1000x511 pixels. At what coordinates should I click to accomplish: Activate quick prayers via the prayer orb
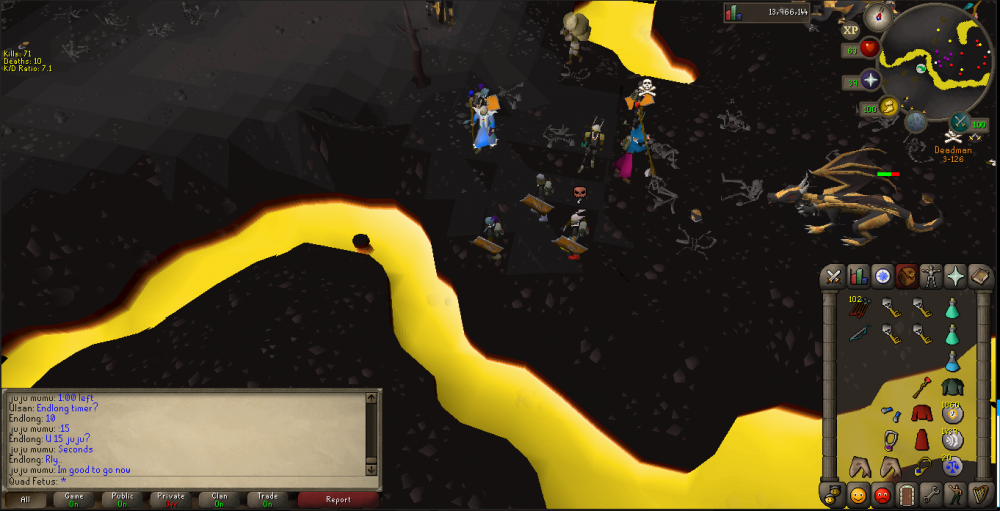coord(870,81)
